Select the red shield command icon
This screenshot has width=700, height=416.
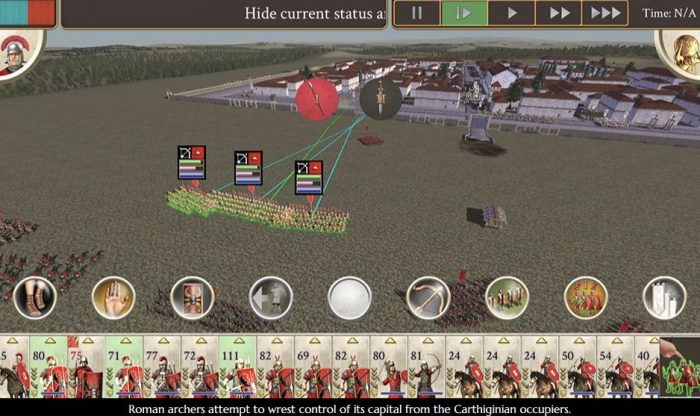pos(192,298)
